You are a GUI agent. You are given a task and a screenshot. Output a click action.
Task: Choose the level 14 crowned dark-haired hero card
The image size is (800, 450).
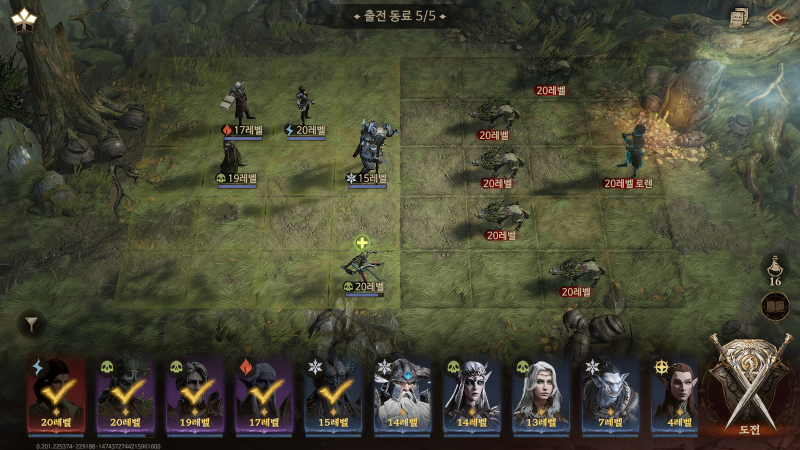point(470,392)
